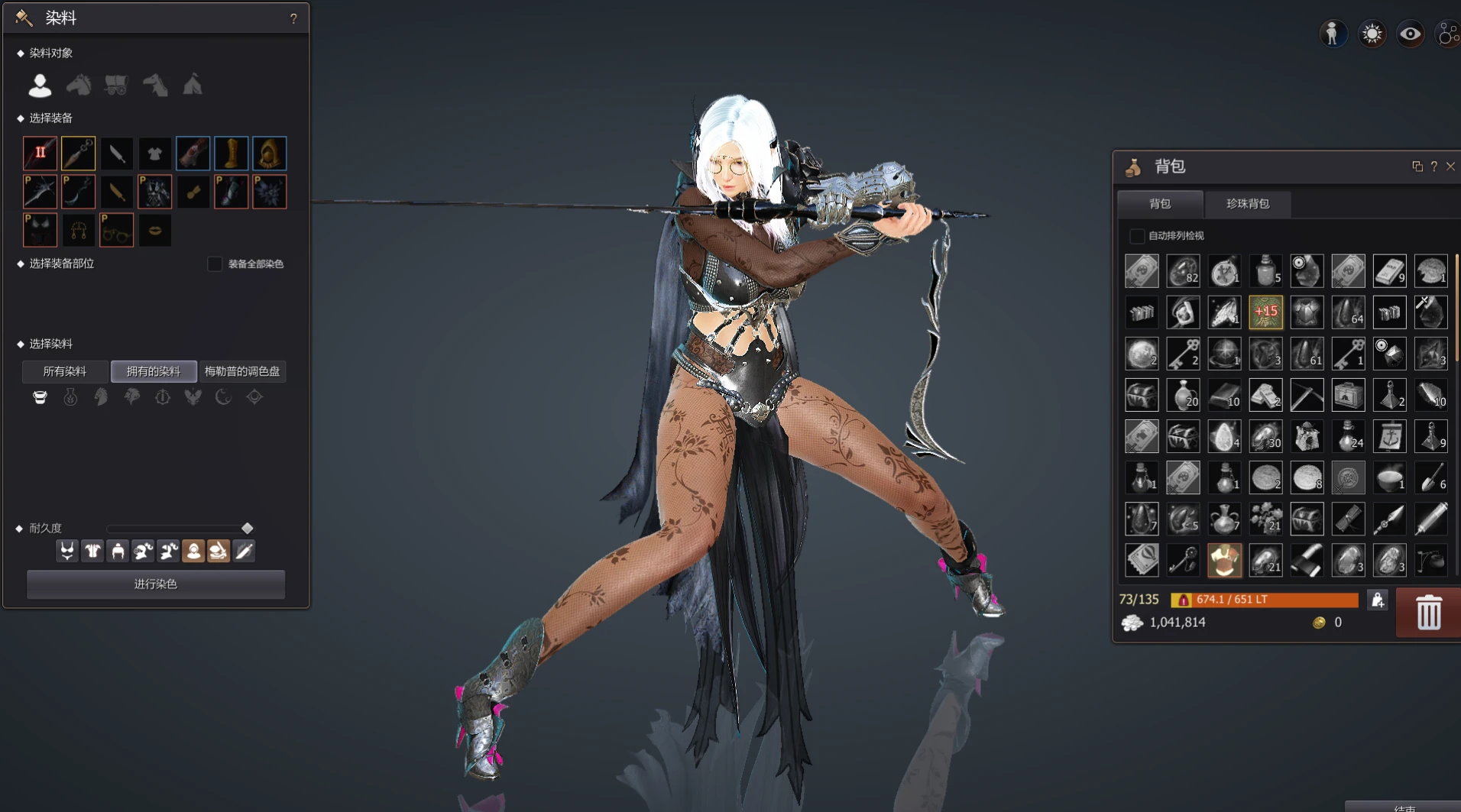Select the +15 enhanced item slot
Image resolution: width=1461 pixels, height=812 pixels.
[1265, 312]
